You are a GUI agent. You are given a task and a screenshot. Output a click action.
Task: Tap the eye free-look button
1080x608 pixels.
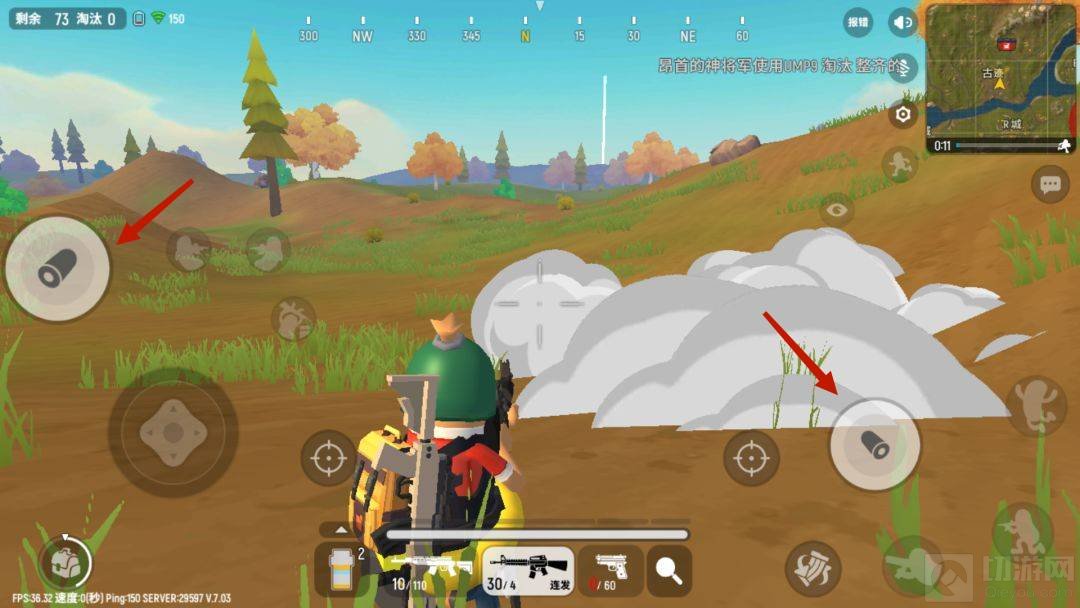point(837,209)
